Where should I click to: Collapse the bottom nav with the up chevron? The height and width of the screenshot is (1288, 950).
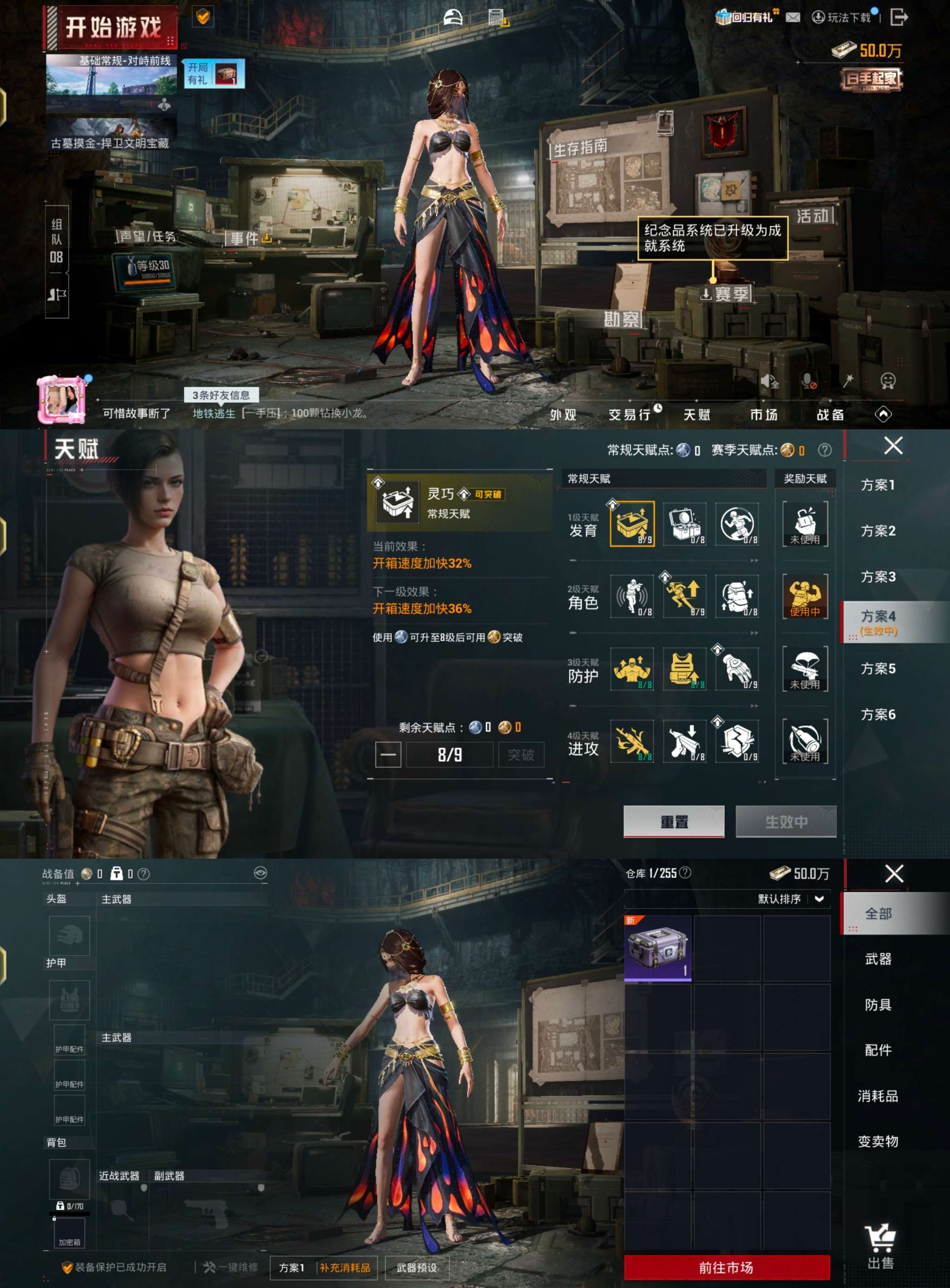884,414
